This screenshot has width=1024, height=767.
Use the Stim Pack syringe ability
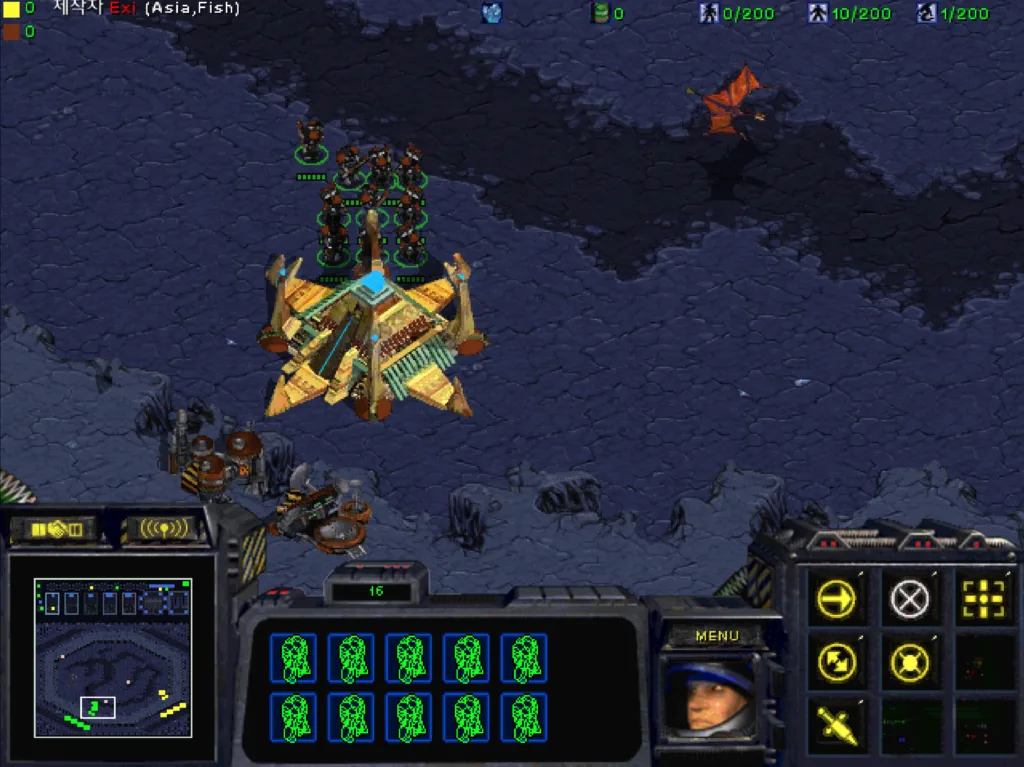coord(836,723)
